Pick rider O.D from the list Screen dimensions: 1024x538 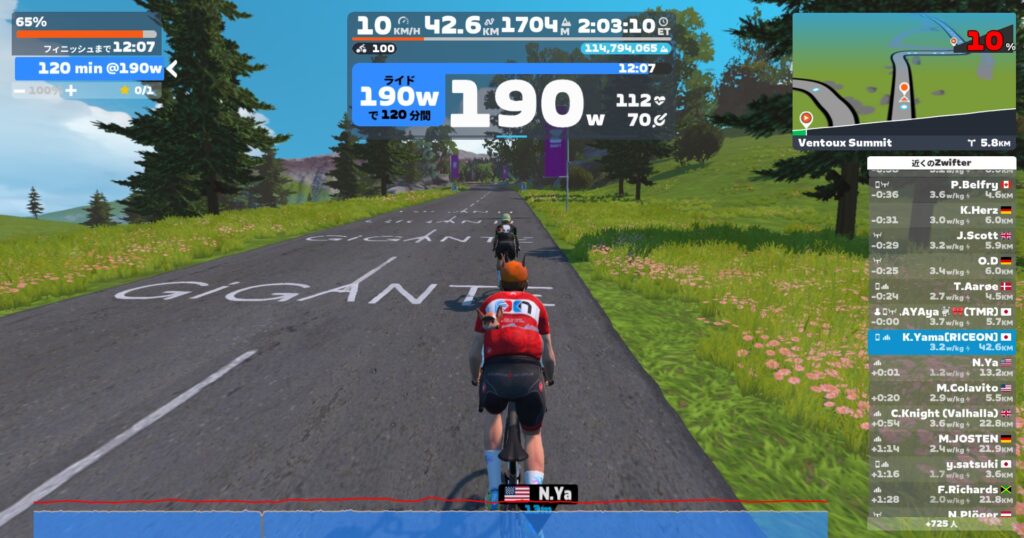[x=941, y=265]
